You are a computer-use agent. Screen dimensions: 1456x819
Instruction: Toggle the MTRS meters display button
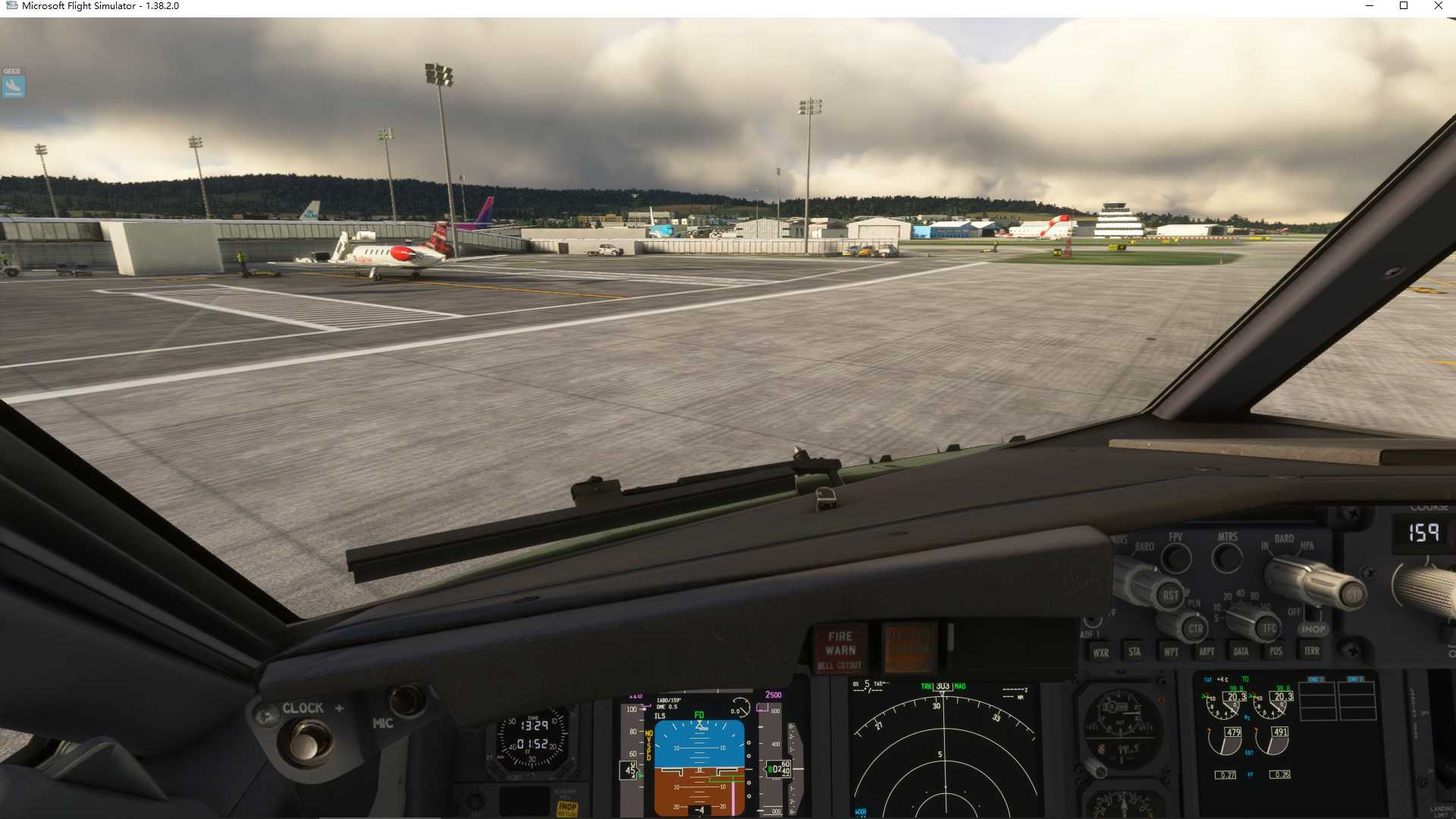tap(1226, 557)
